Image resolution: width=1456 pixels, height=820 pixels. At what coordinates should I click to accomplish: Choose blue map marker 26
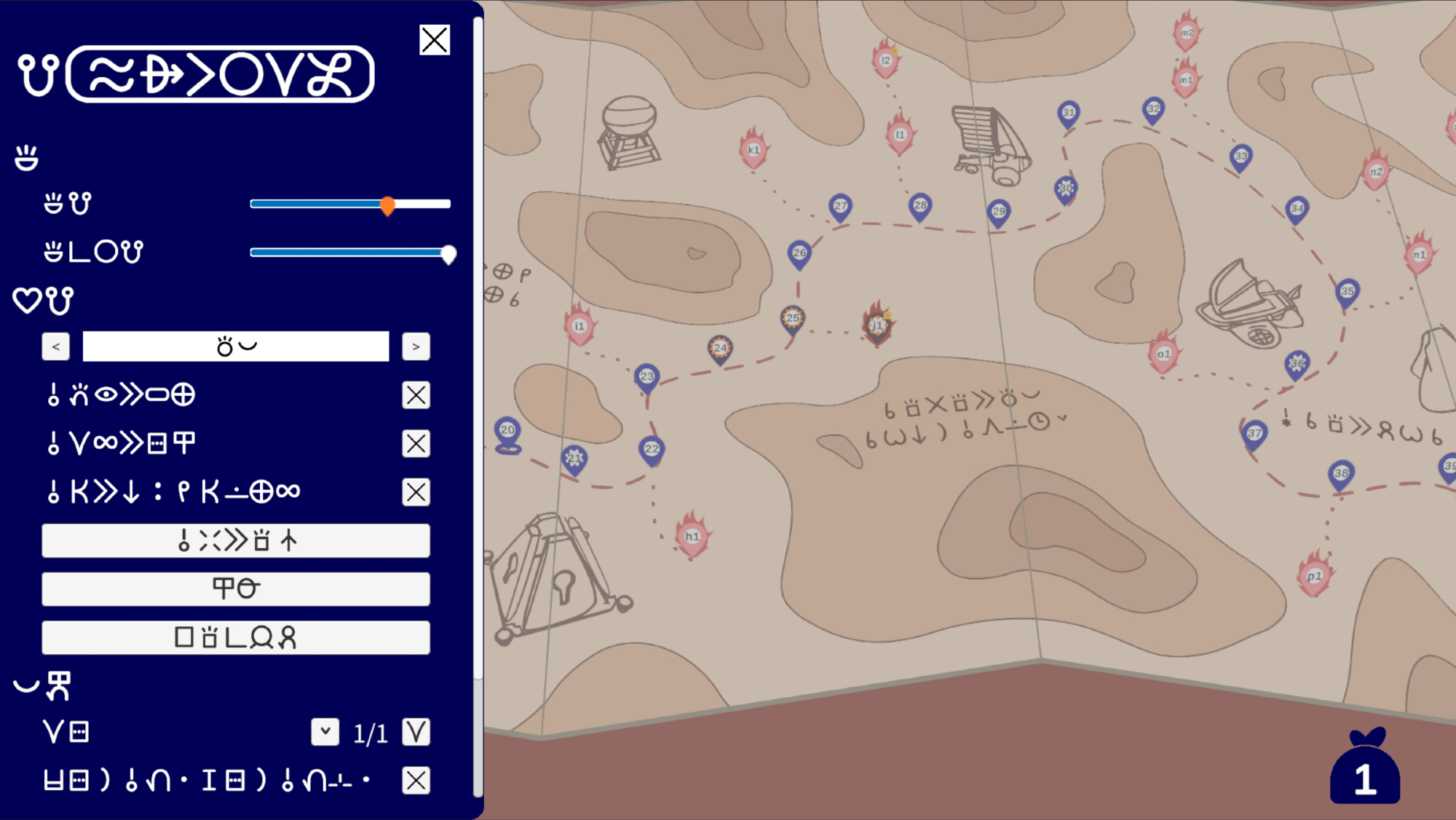799,254
